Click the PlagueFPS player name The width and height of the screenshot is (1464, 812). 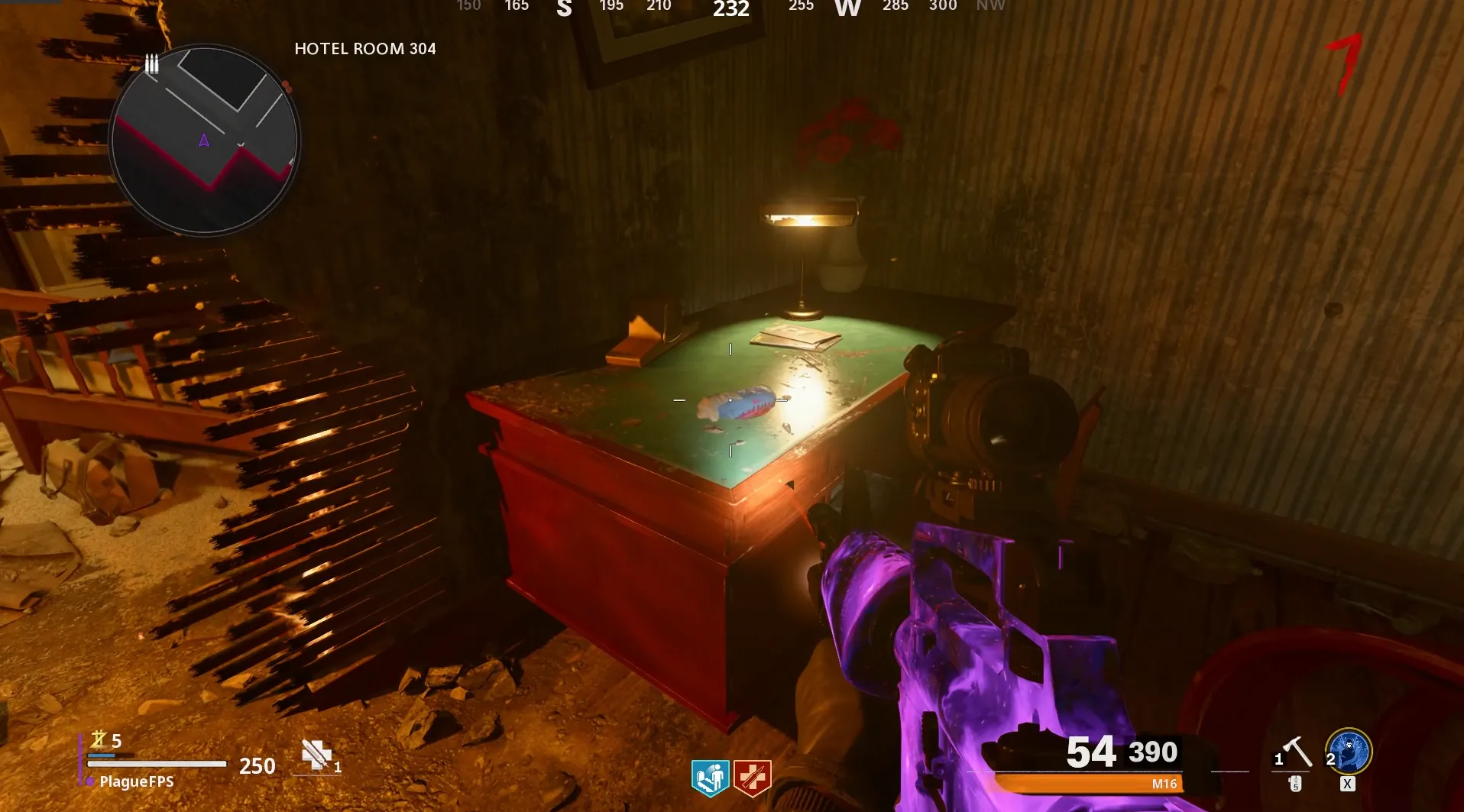pos(136,781)
